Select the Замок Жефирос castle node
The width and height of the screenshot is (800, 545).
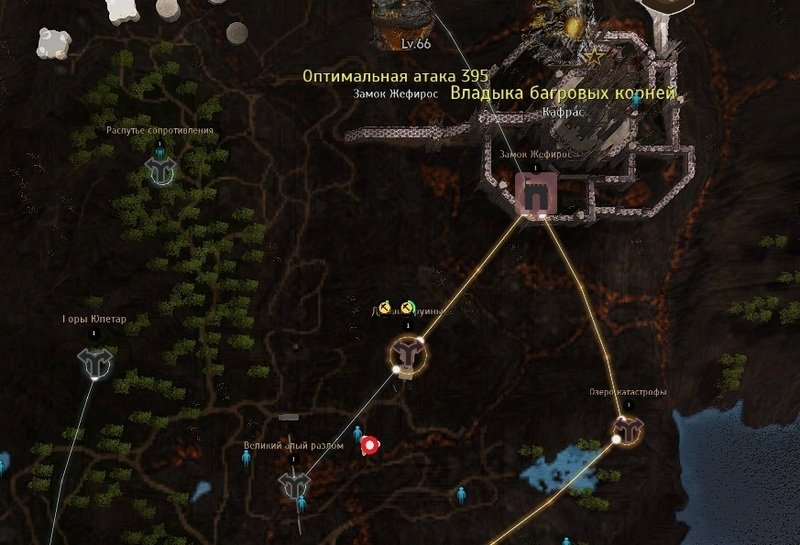click(x=535, y=195)
